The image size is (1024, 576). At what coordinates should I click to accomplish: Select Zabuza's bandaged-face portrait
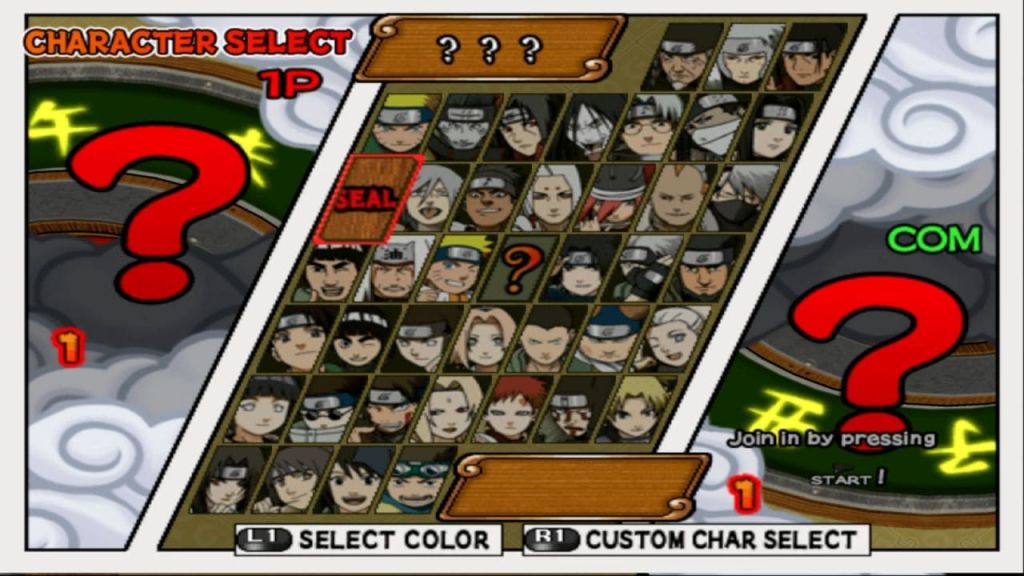[713, 128]
